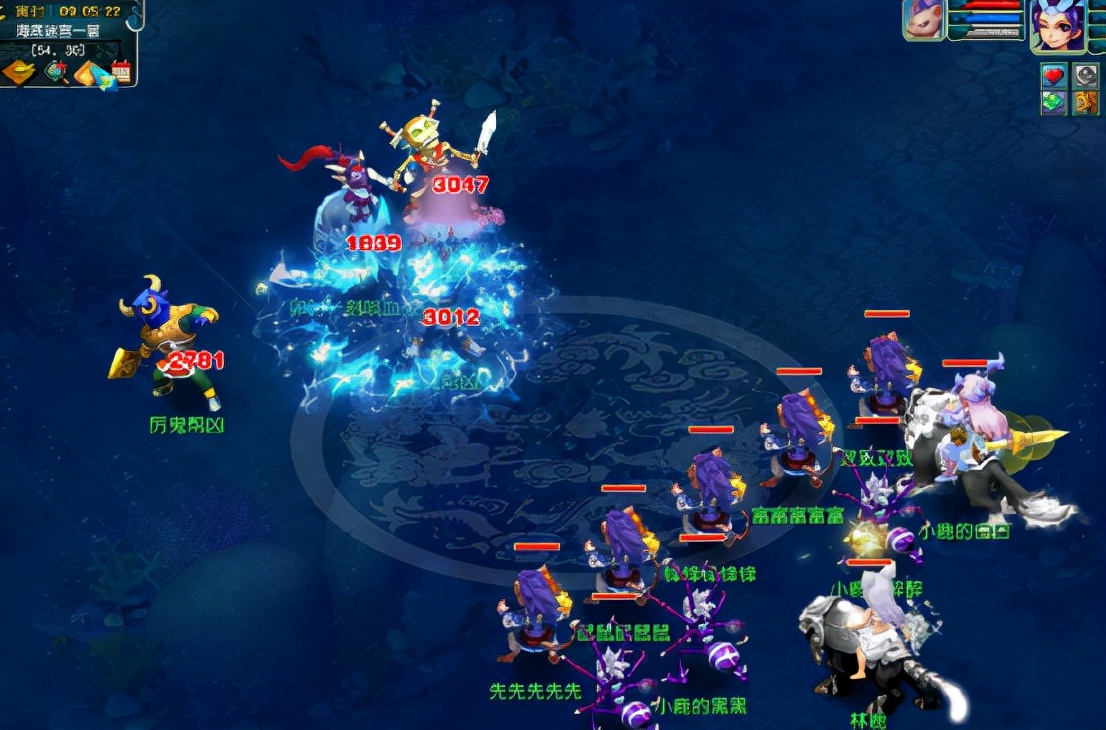Click the gray round status icon
Screen dimensions: 1106x730
[x=1086, y=75]
